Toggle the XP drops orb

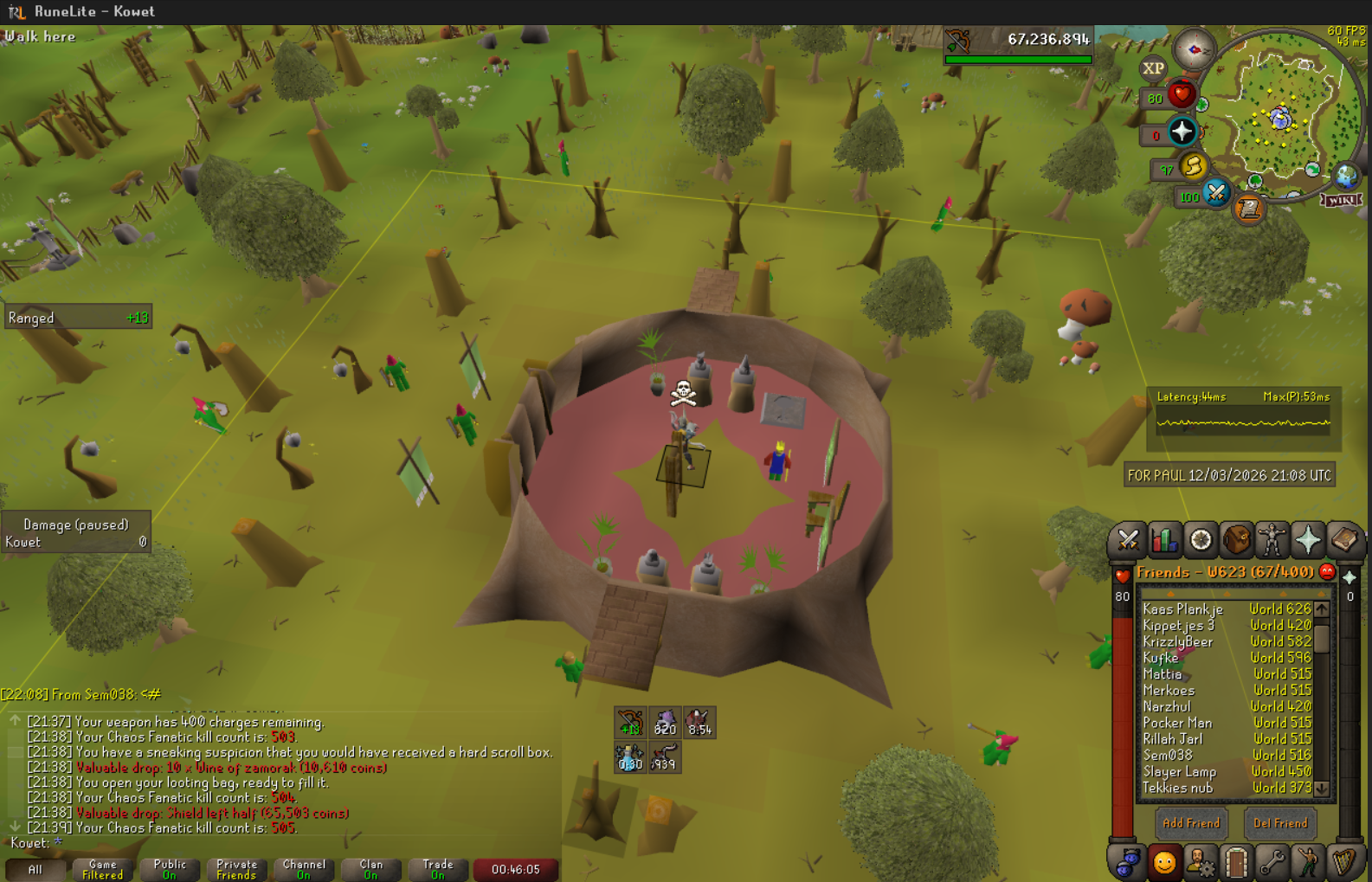(x=1153, y=68)
